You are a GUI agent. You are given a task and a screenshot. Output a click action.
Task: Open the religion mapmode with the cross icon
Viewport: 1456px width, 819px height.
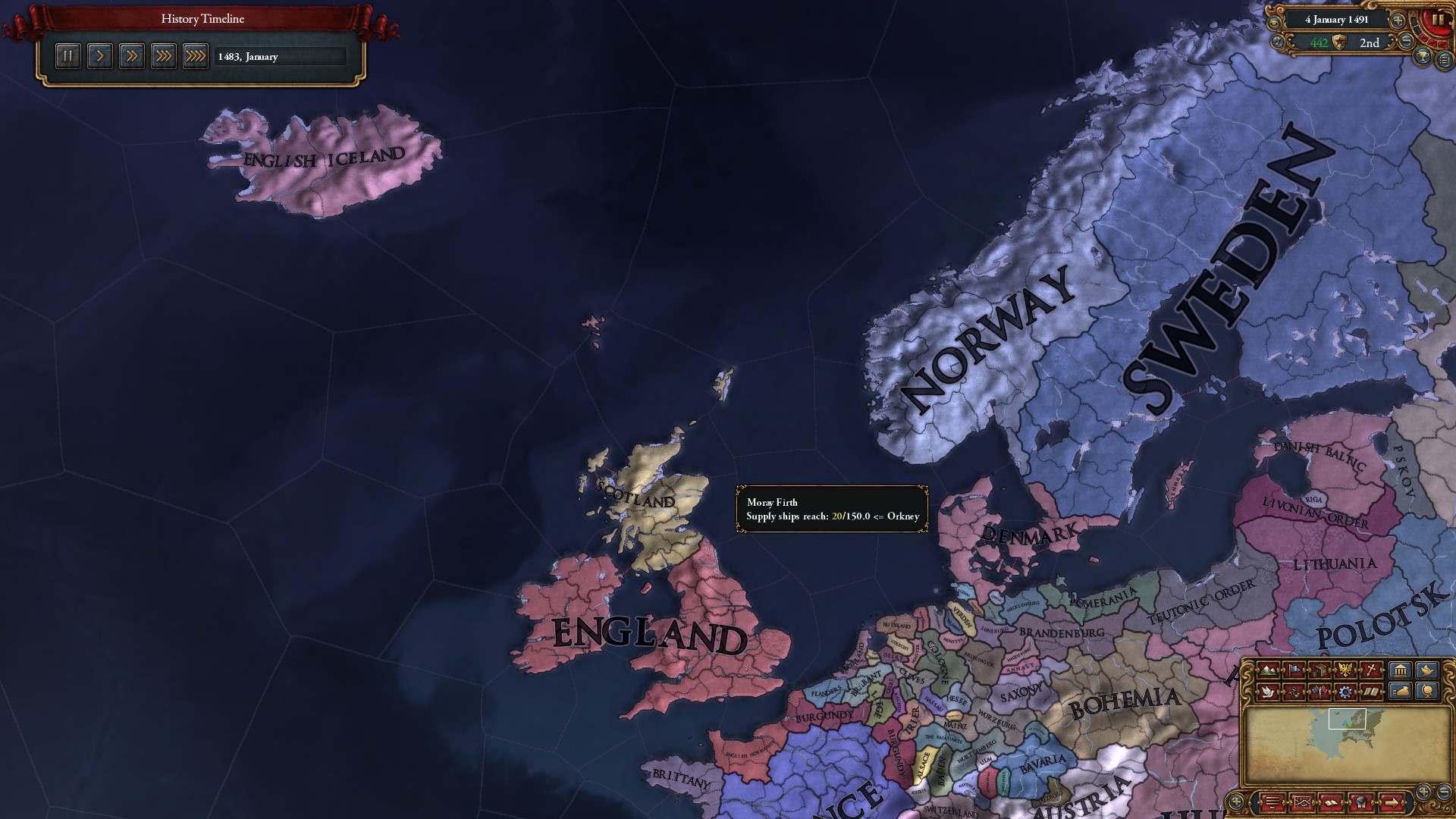click(1370, 670)
